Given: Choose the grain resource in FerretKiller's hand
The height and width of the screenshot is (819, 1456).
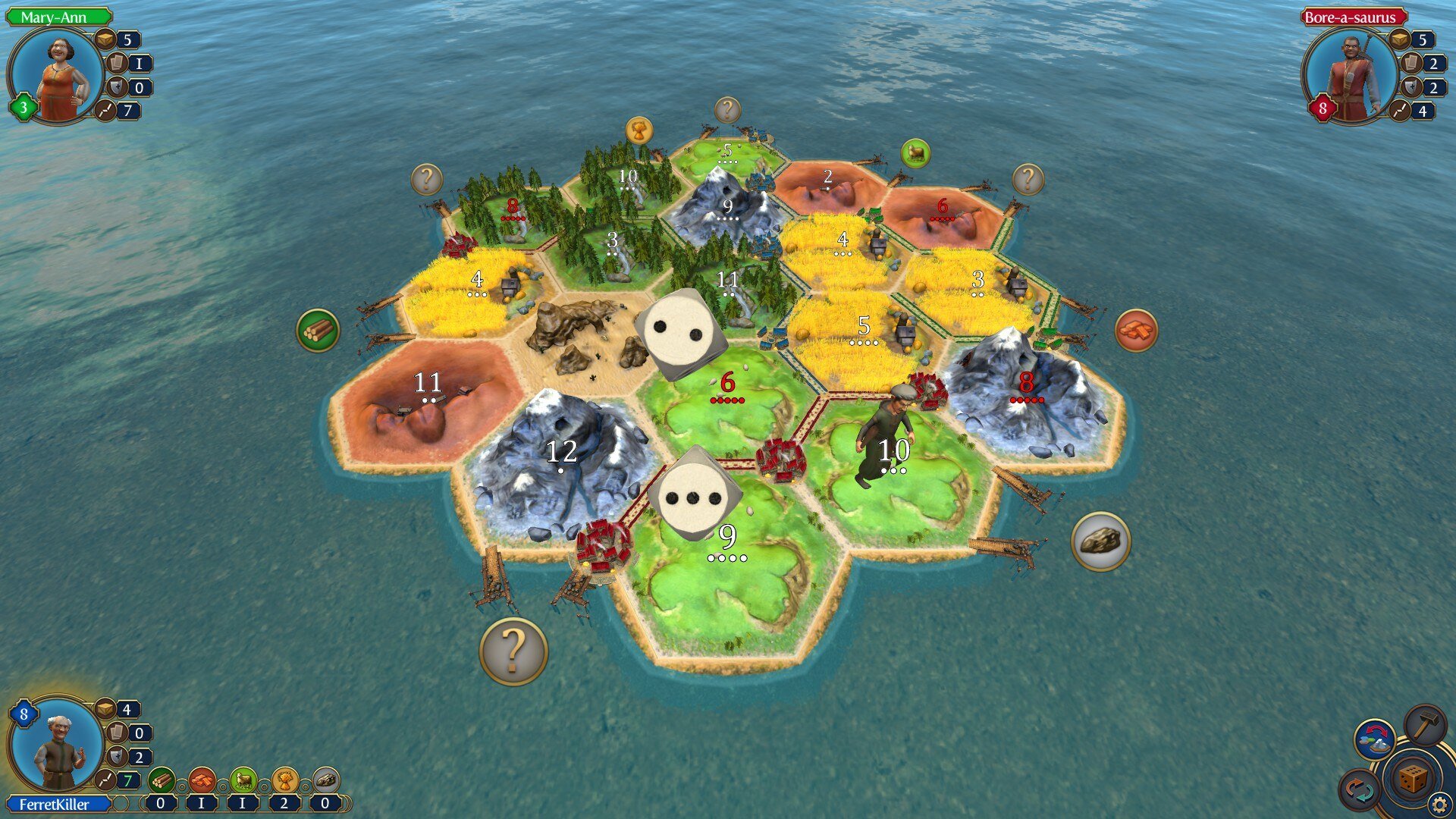Looking at the screenshot, I should [x=284, y=780].
